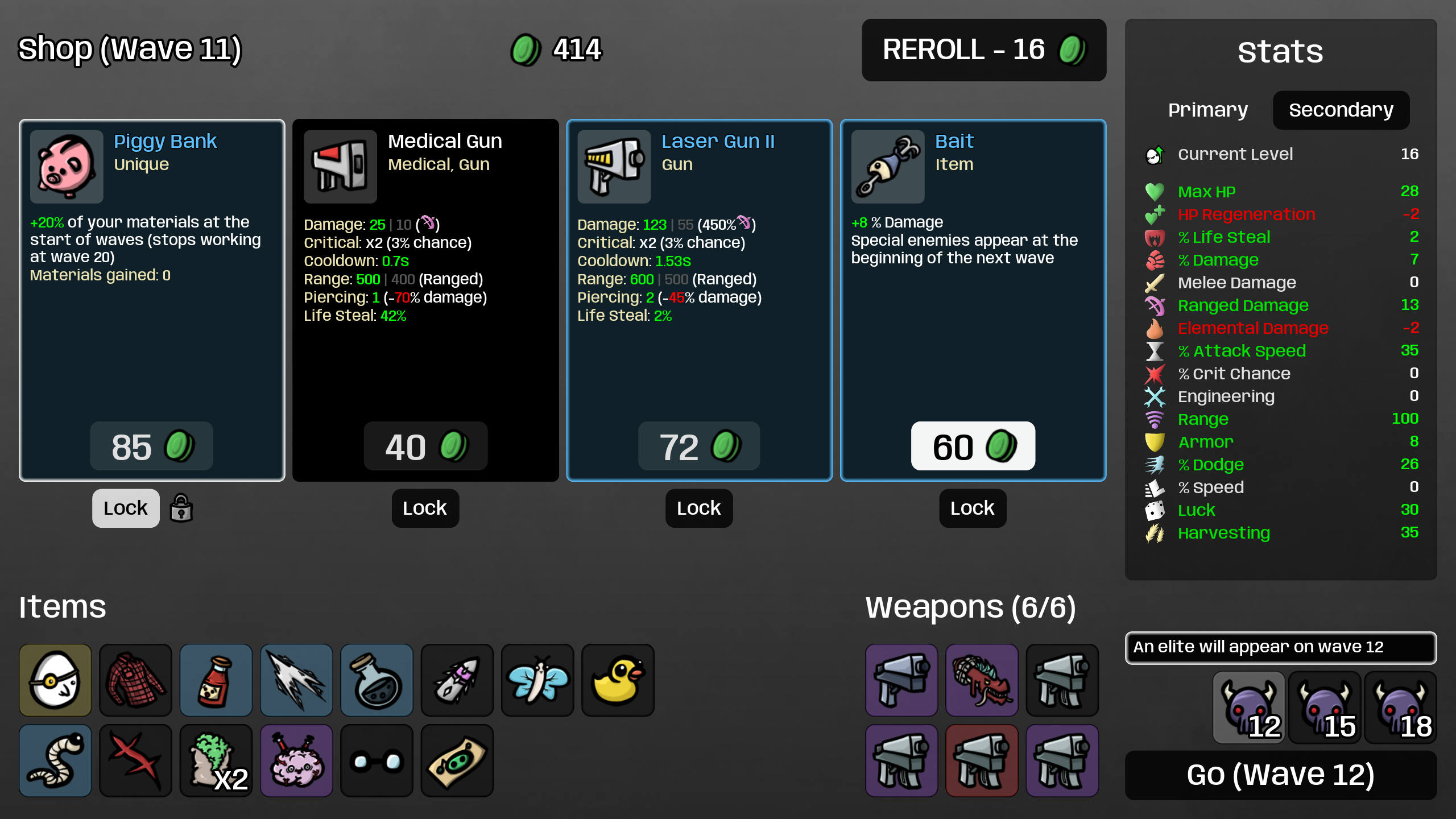Viewport: 1456px width, 819px height.
Task: Select the pink brain creature item
Action: click(x=296, y=760)
